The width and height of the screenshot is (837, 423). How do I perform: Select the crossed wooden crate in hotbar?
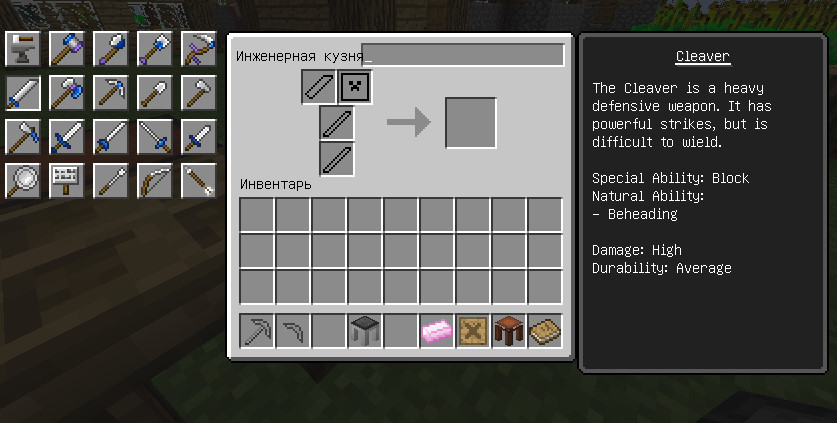[473, 330]
